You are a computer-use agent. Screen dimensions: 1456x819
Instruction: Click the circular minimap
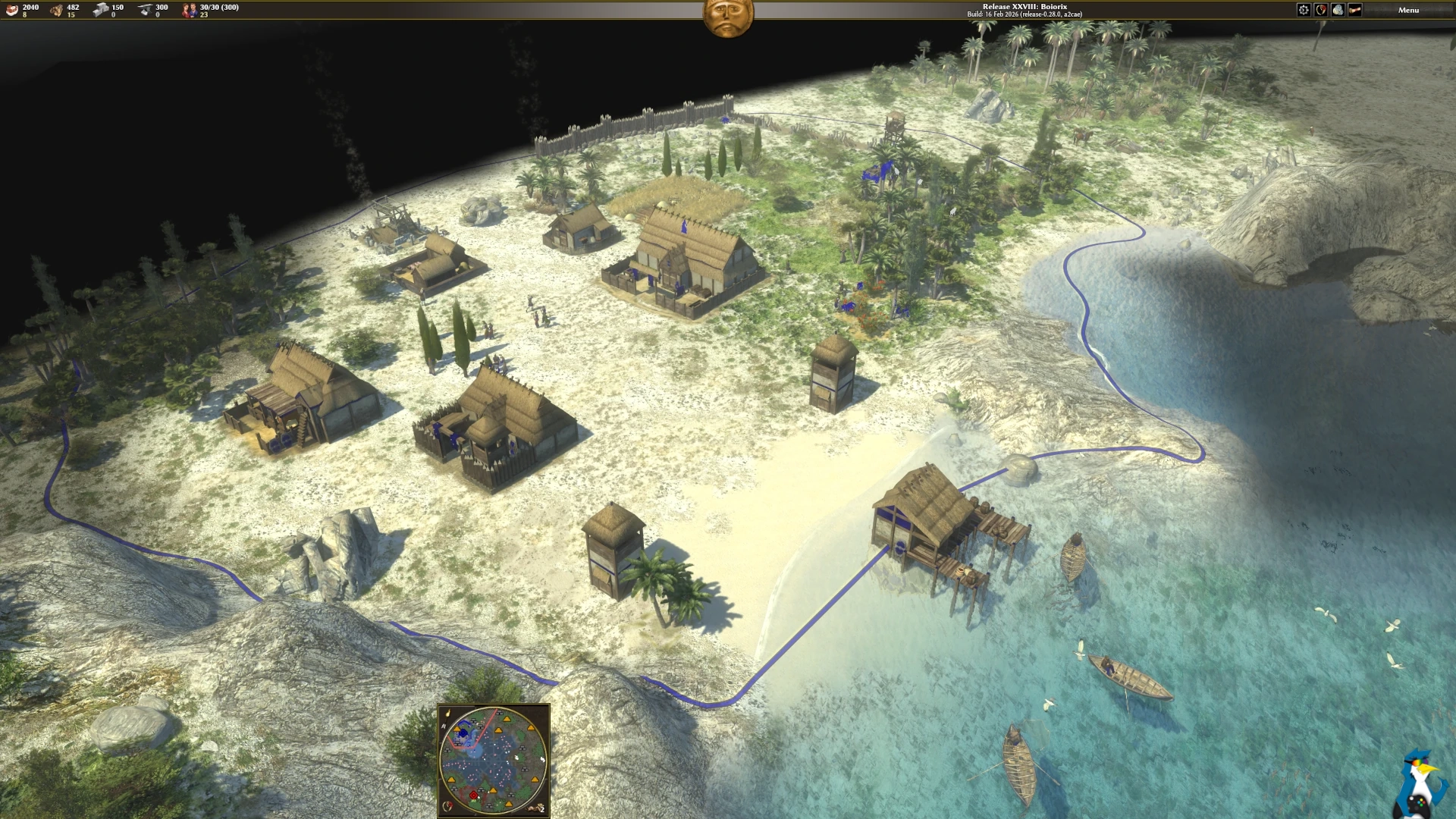pos(493,760)
